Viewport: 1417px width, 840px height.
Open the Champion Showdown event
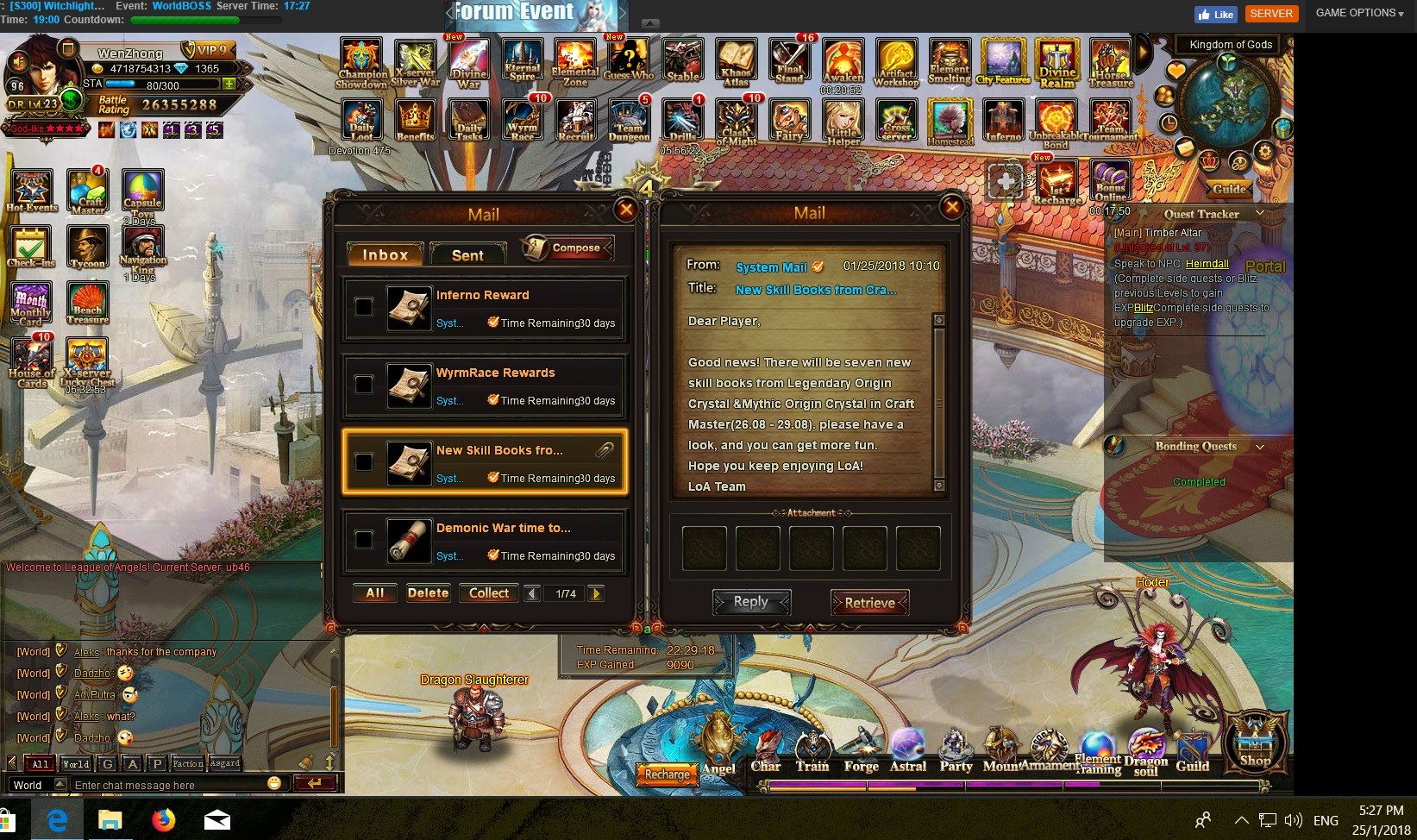pyautogui.click(x=362, y=64)
